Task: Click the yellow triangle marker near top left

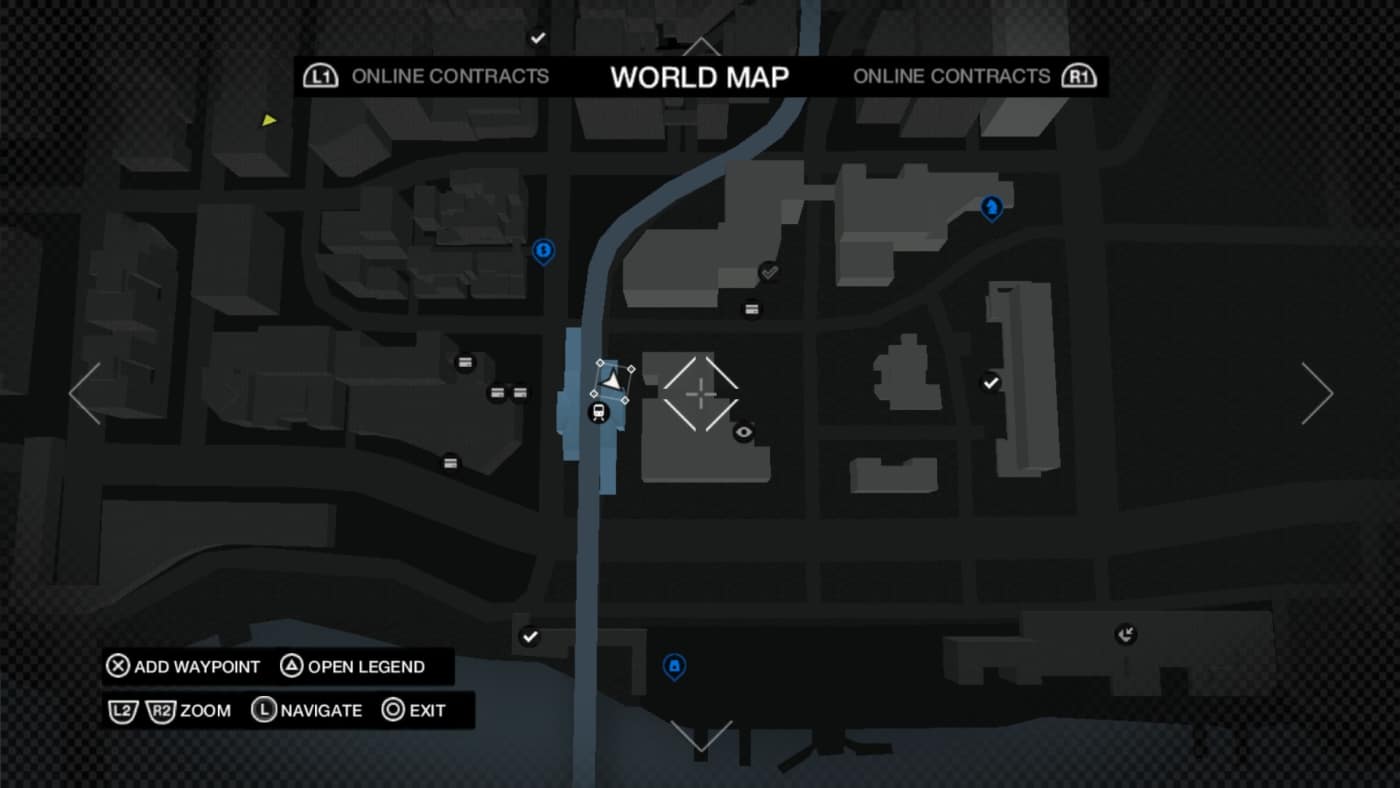Action: click(267, 120)
